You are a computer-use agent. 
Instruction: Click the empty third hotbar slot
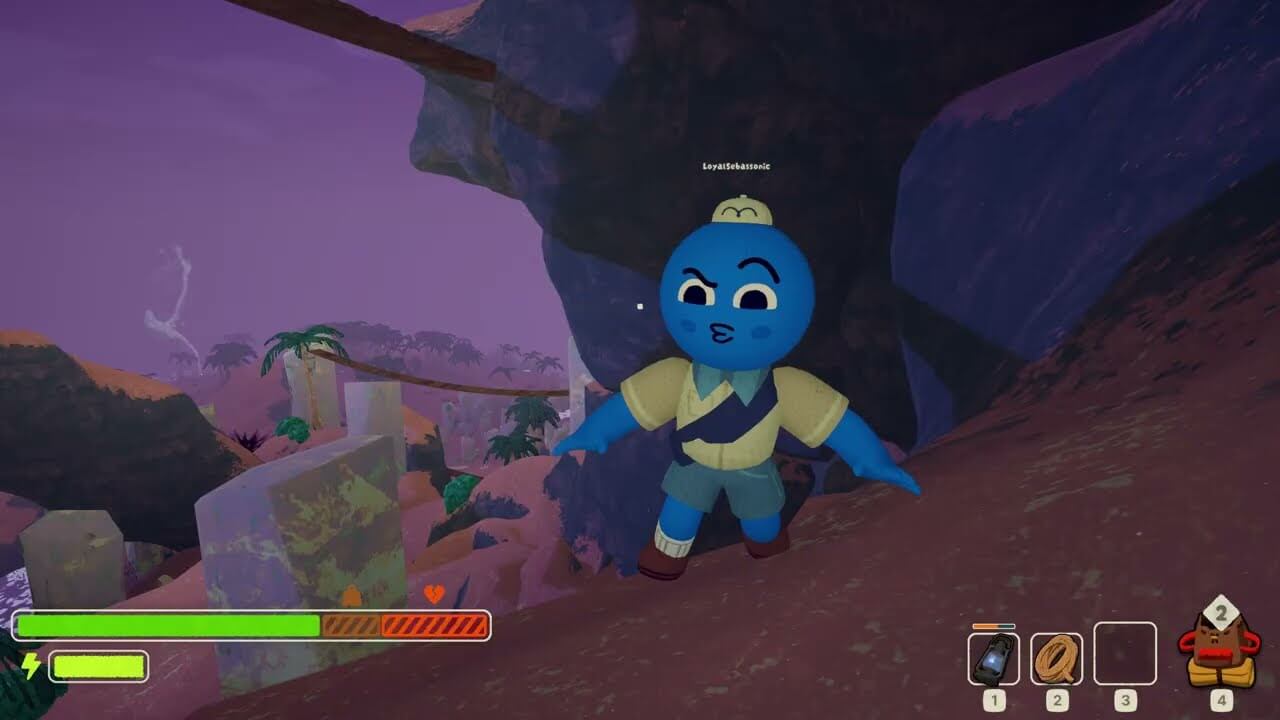click(1124, 654)
